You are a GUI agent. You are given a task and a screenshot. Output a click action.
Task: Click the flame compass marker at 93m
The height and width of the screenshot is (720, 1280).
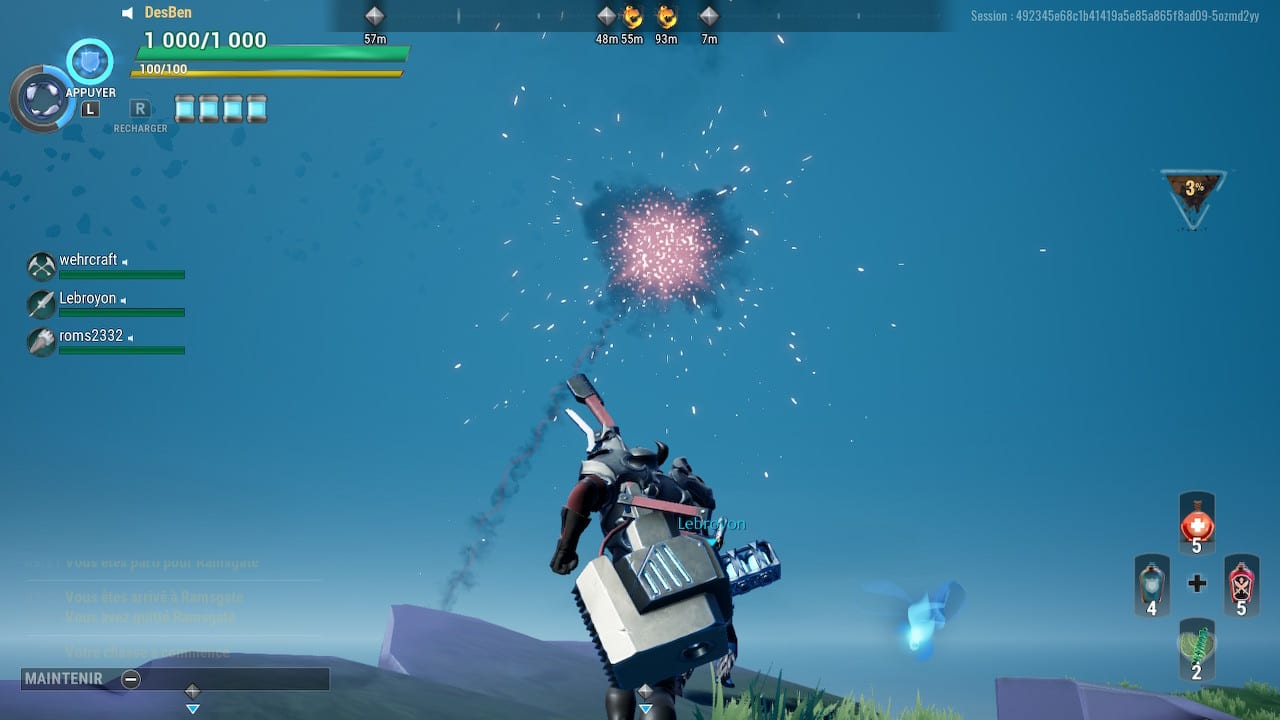(666, 16)
